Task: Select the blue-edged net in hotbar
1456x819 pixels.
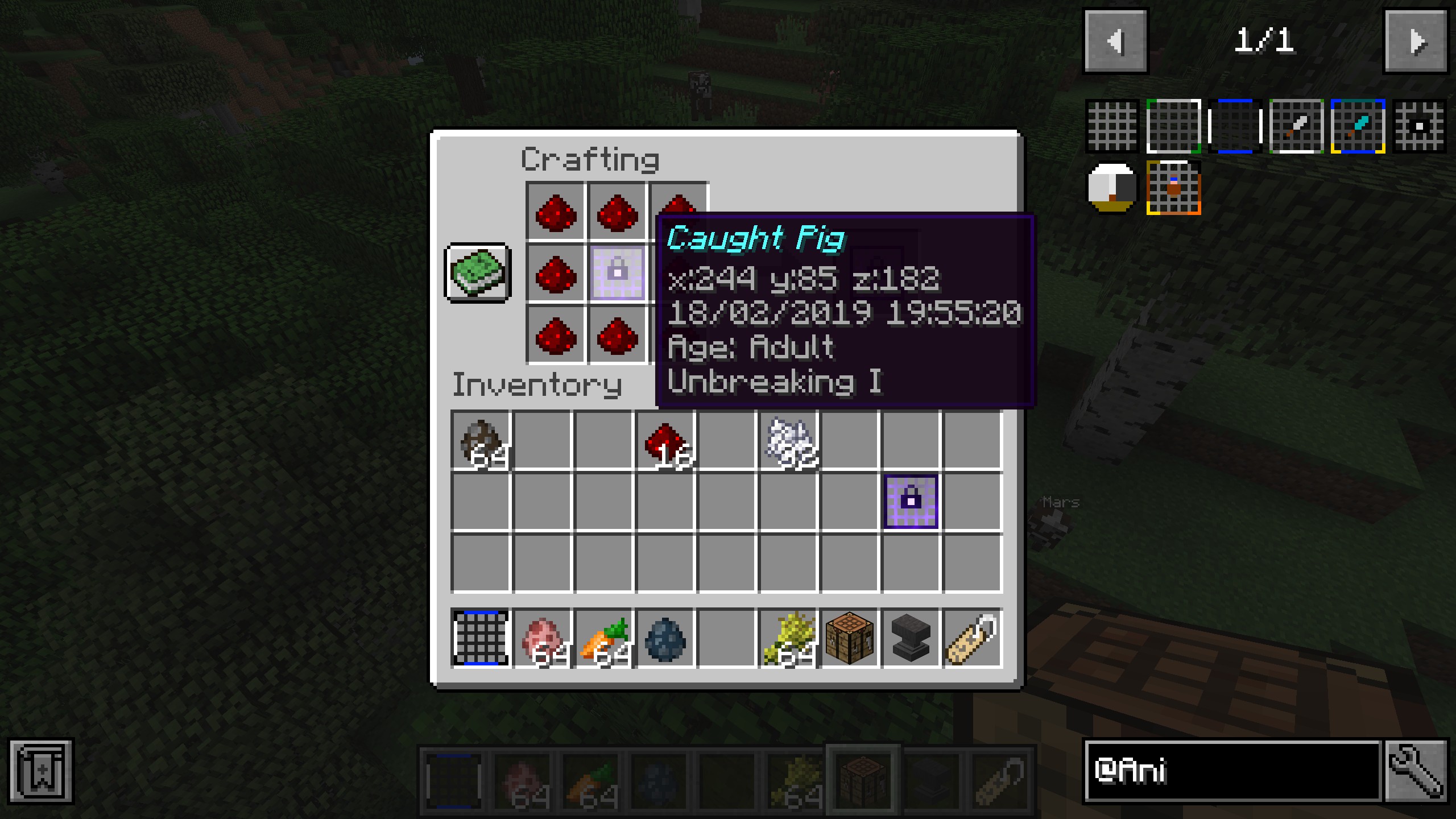Action: click(481, 638)
